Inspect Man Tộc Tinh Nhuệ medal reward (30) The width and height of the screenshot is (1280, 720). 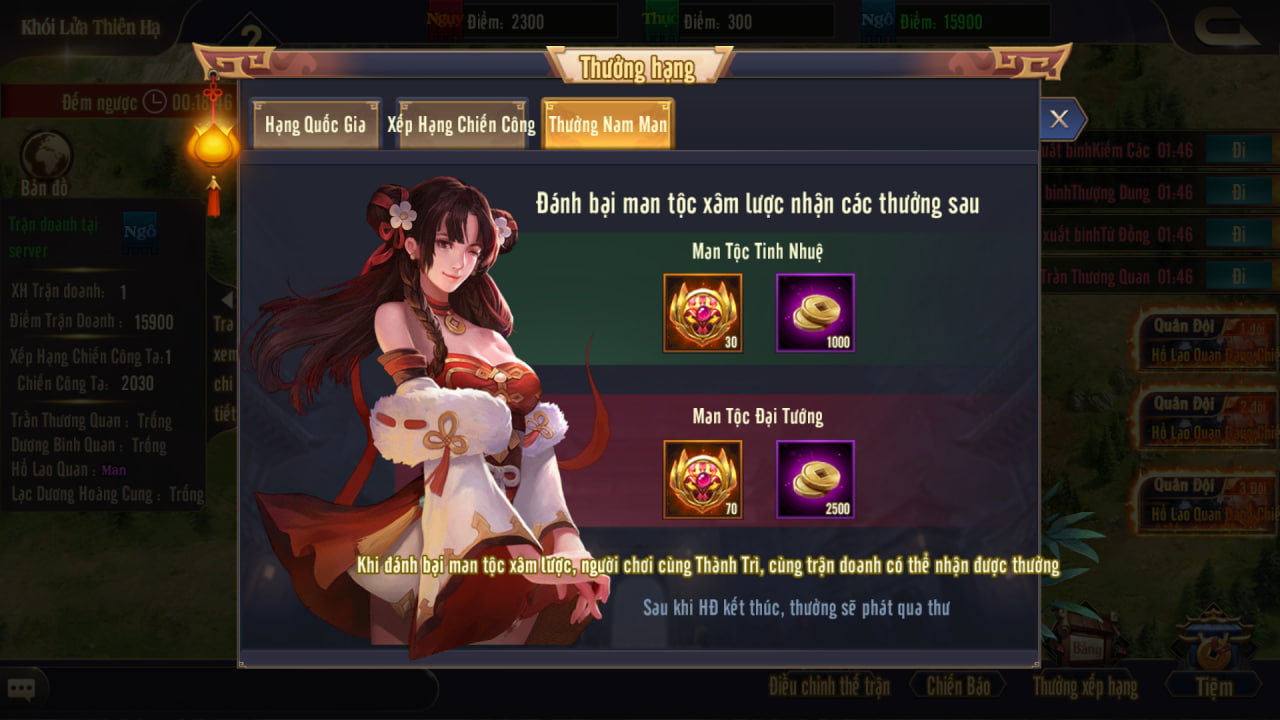[x=703, y=313]
